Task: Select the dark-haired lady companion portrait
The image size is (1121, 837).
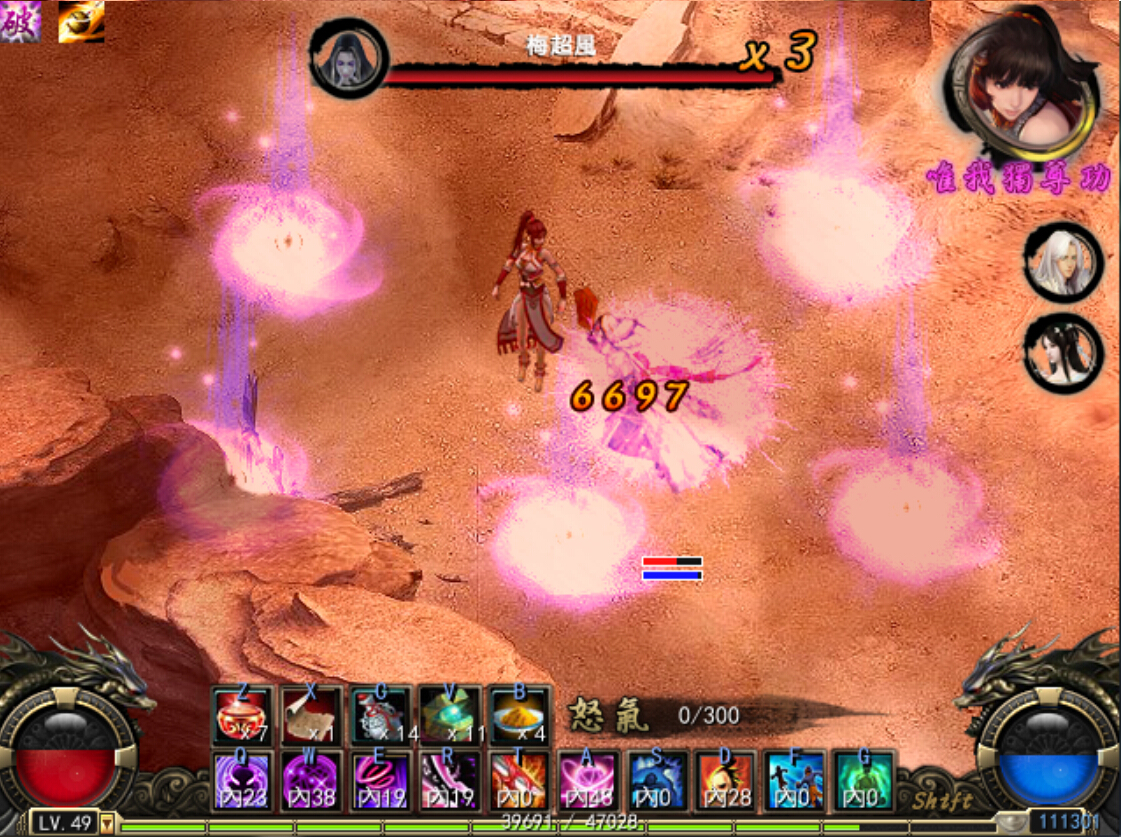Action: tap(1063, 353)
